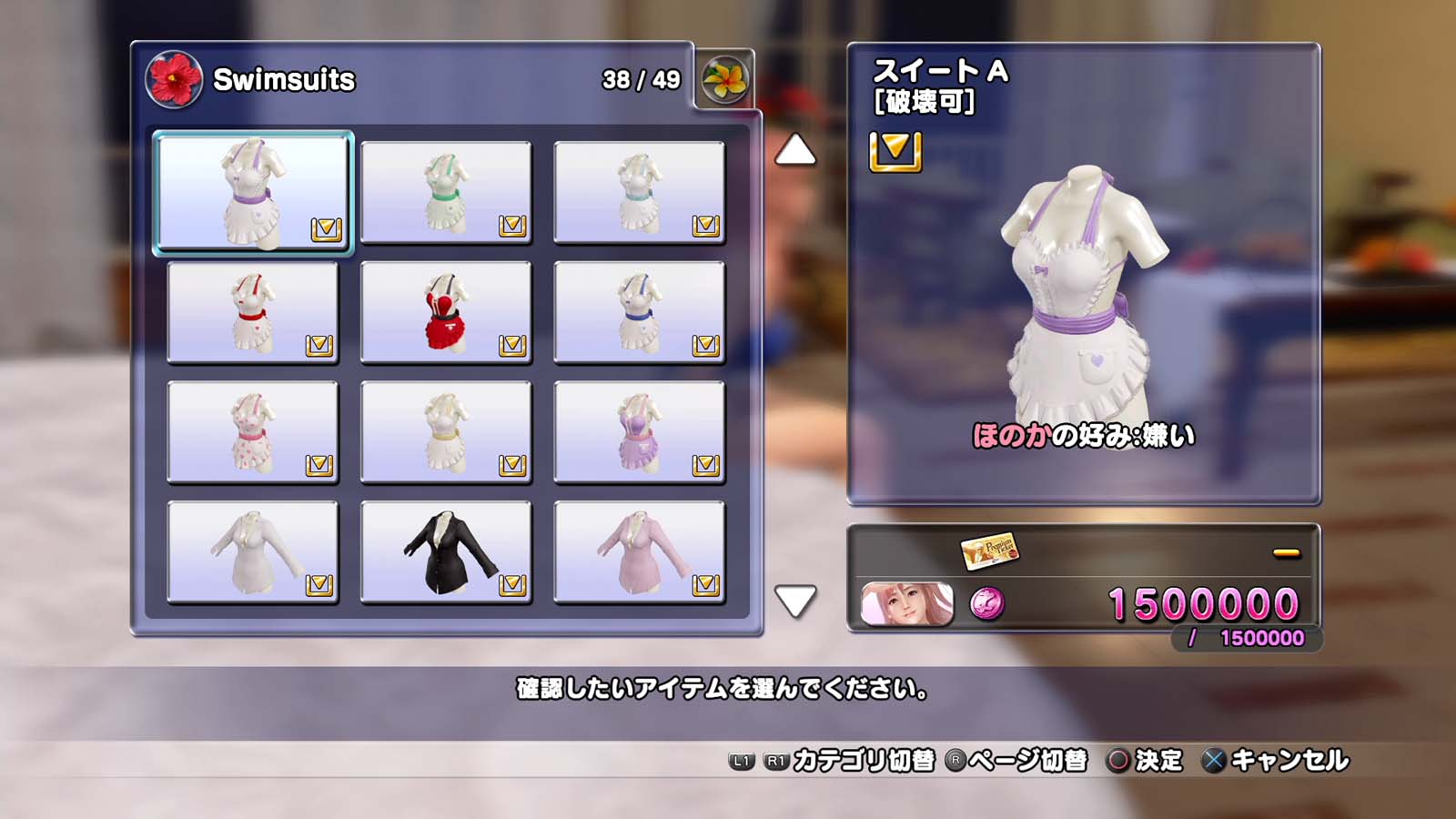
Task: Pick the solid lavender apron swimsuit
Action: [x=639, y=432]
